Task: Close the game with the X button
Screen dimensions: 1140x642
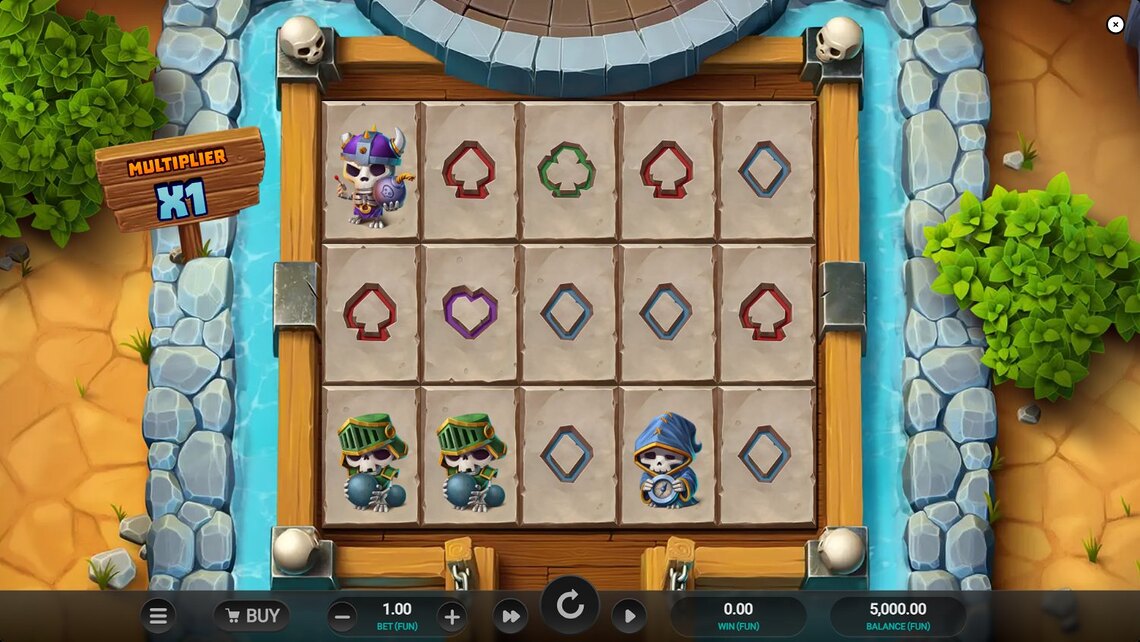Action: 1115,25
